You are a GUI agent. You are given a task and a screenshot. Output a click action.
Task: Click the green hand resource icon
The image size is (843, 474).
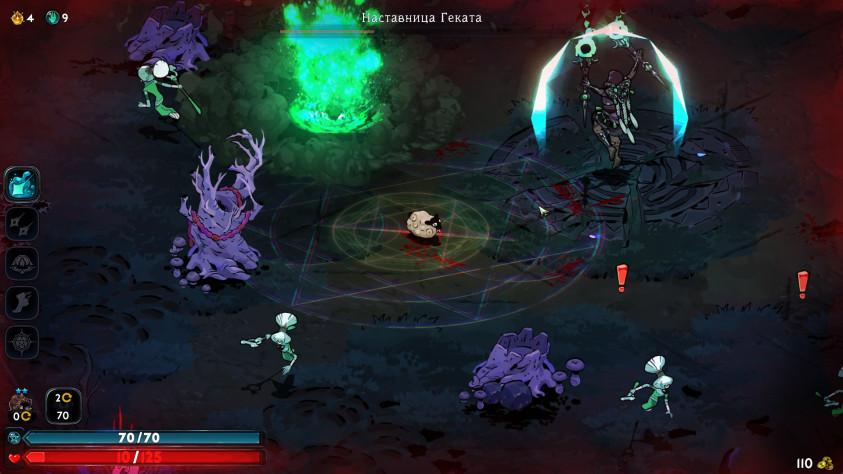click(53, 17)
